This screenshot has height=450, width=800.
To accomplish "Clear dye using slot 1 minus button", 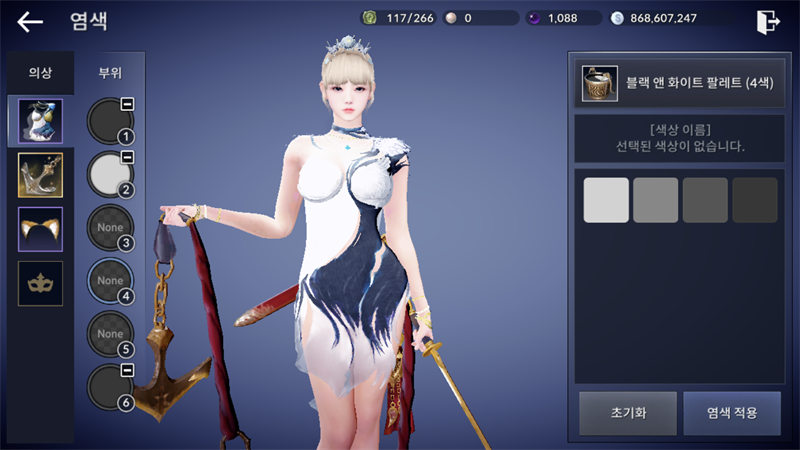I will coord(128,104).
